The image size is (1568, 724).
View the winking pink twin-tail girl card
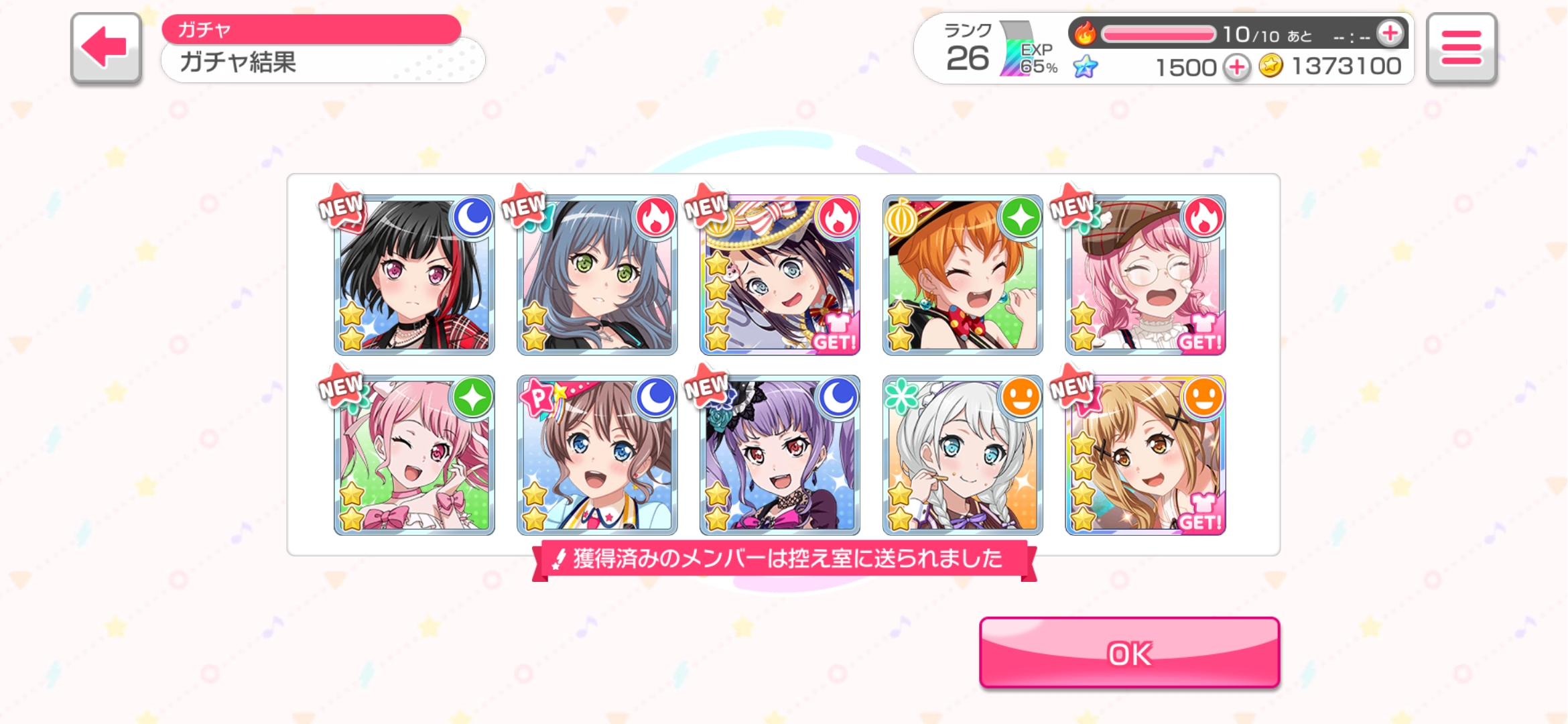point(414,455)
